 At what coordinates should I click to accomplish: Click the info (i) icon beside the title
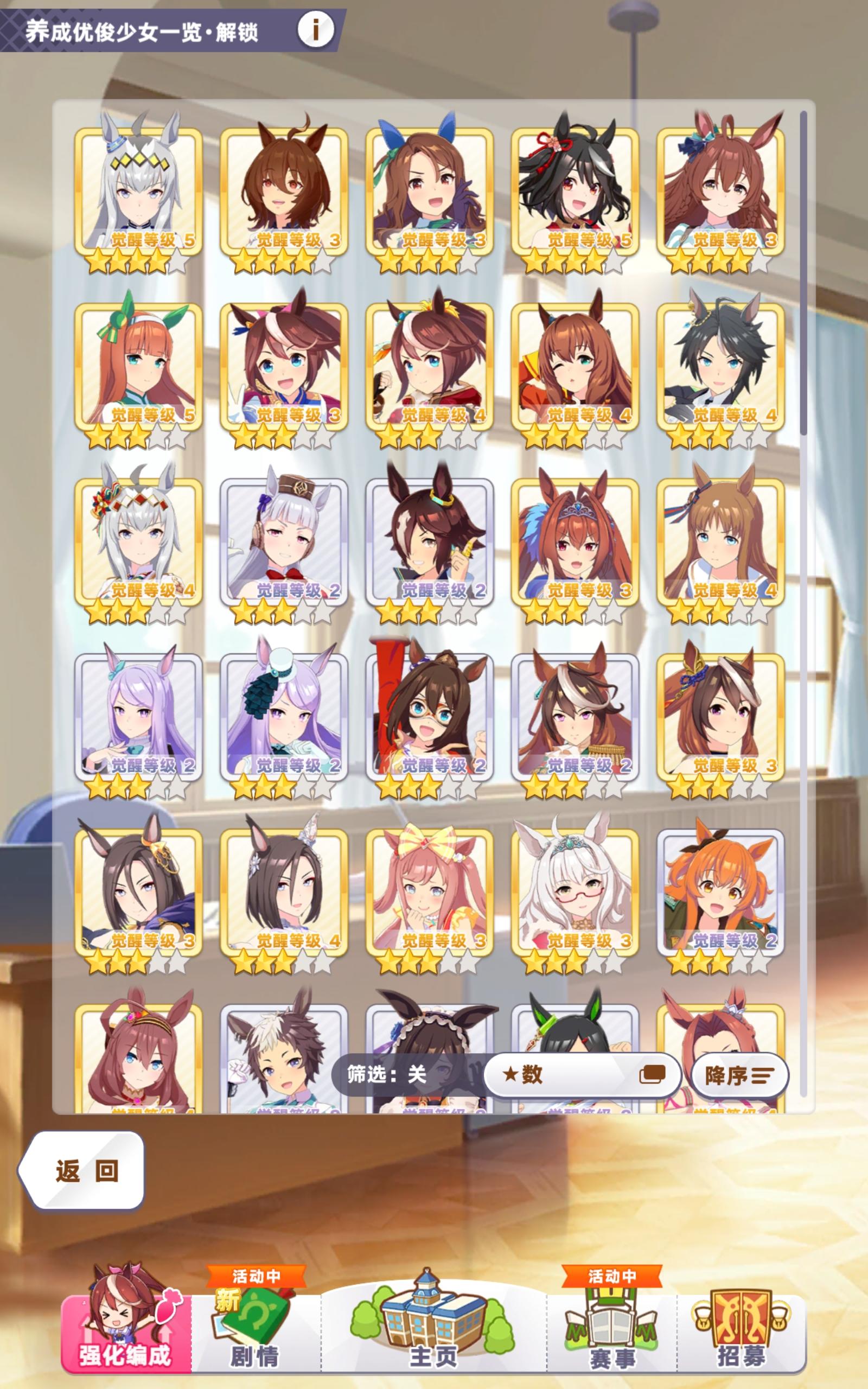[x=315, y=30]
